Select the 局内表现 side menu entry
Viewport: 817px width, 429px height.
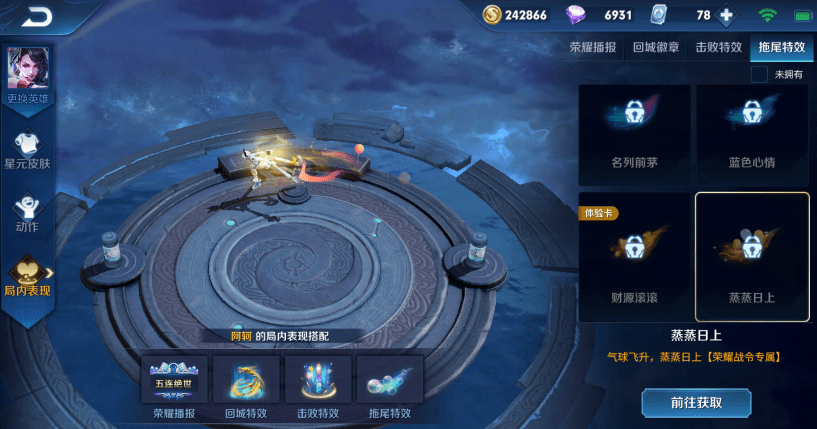pos(27,276)
